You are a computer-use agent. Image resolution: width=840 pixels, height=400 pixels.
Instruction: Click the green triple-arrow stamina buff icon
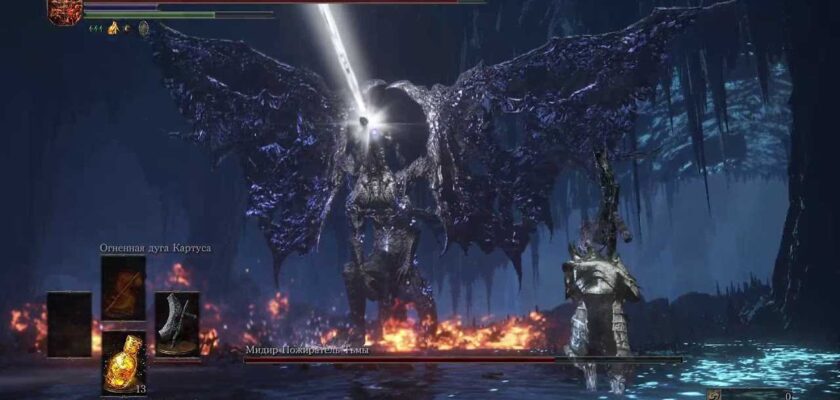(95, 29)
